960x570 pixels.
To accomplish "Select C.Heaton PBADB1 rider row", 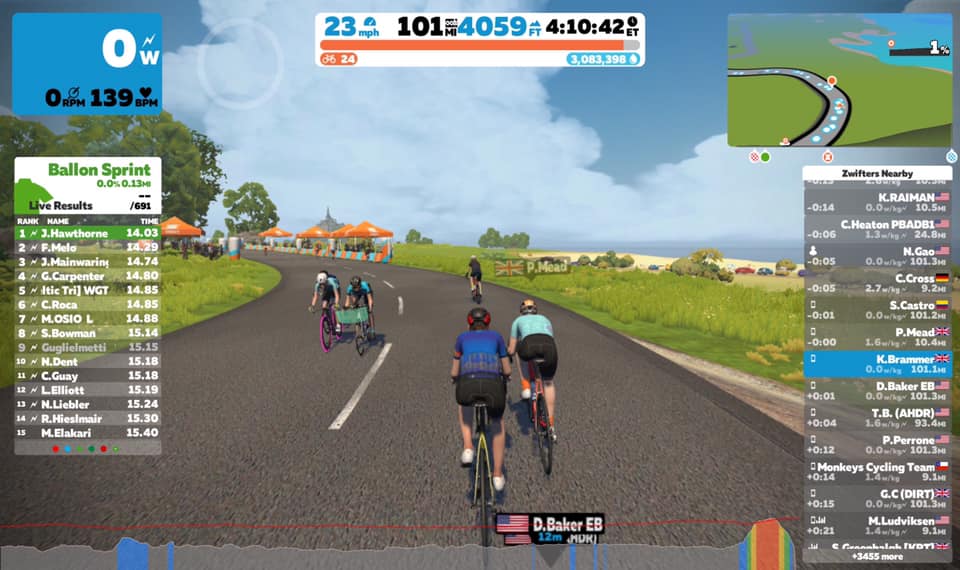I will click(x=877, y=230).
